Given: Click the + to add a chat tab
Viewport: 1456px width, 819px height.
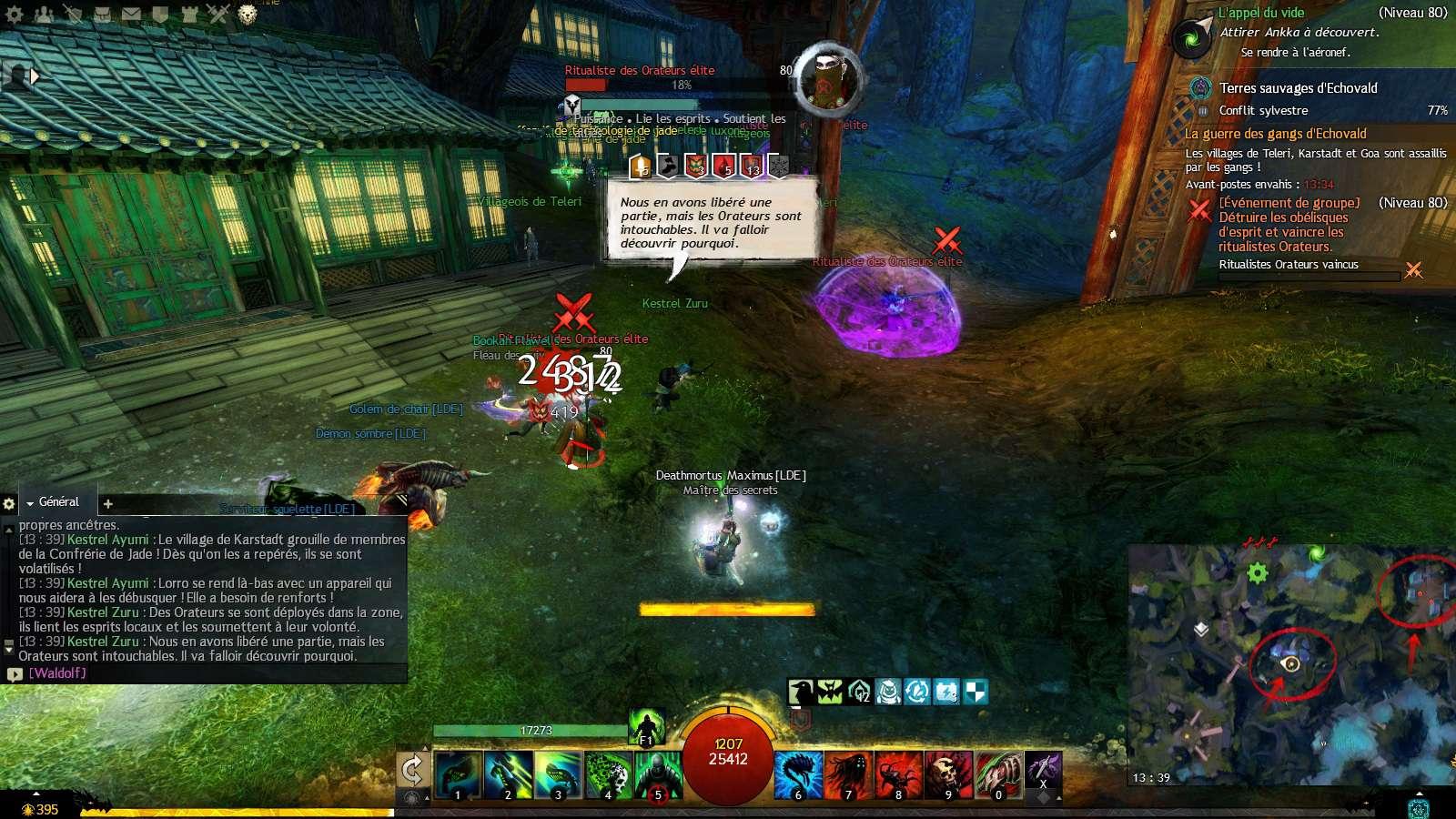Looking at the screenshot, I should tap(108, 503).
